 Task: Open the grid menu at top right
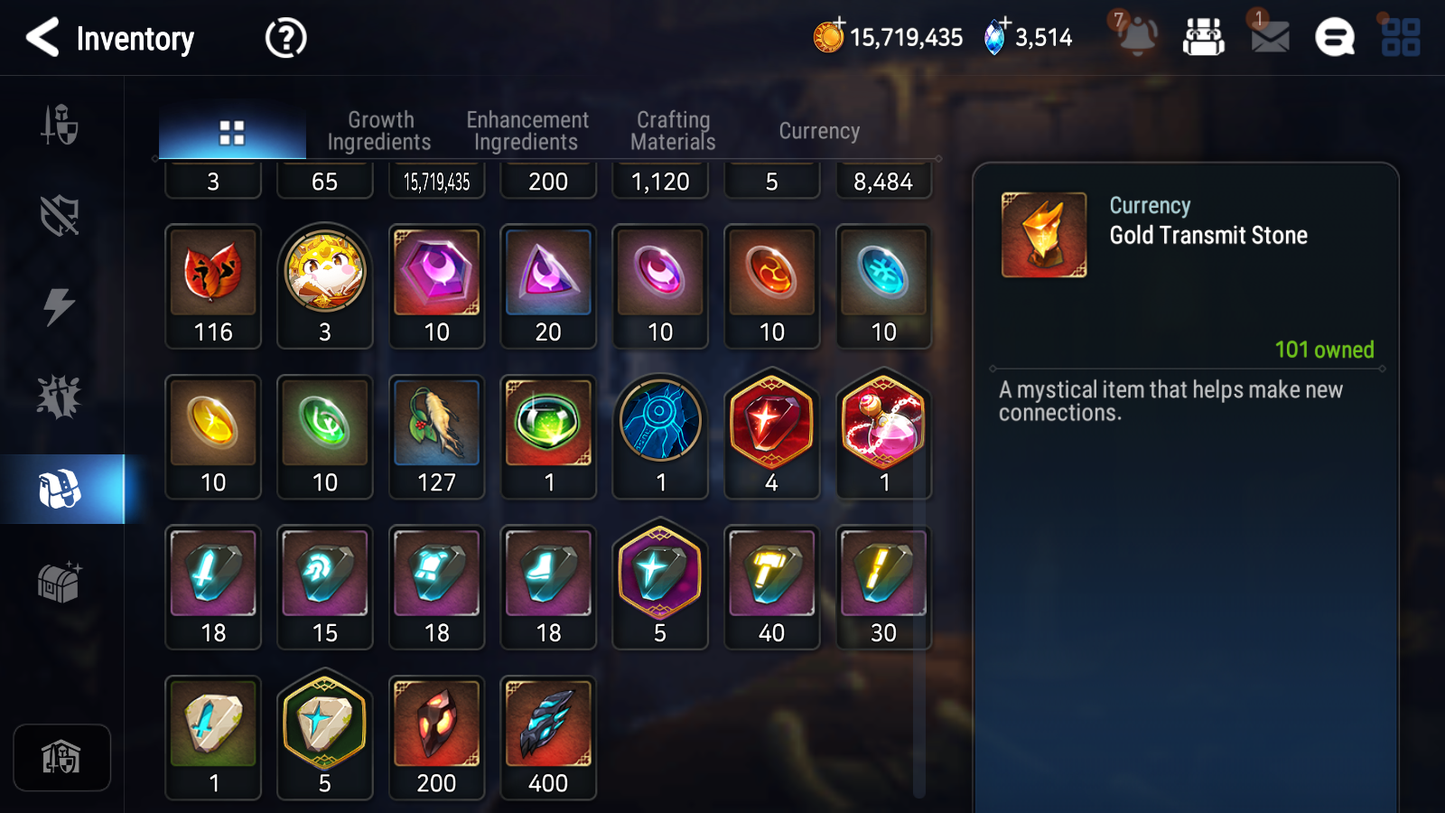coord(1400,38)
